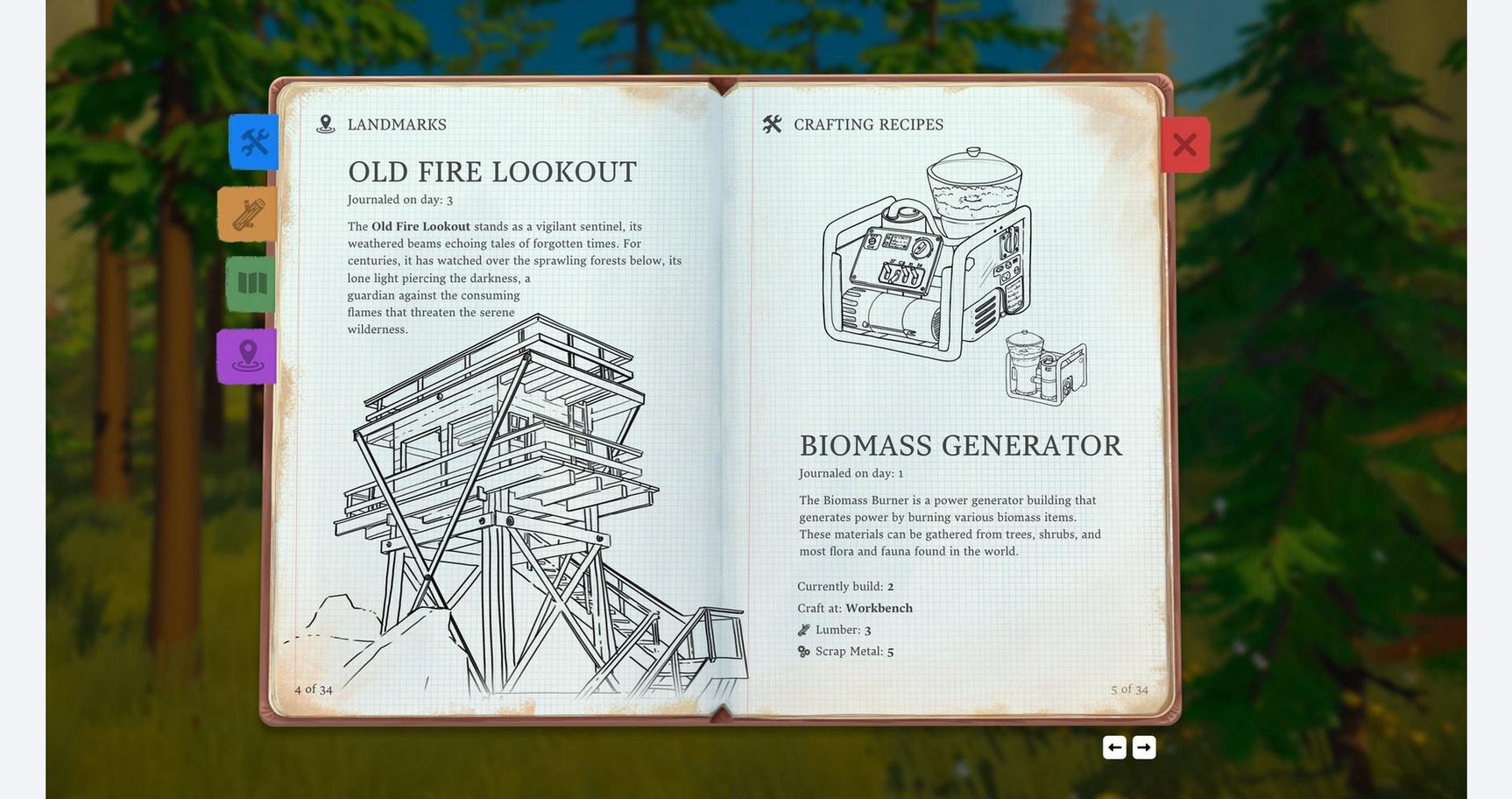Screen dimensions: 1512x799
Task: Select the green open-book journal tab
Action: (251, 284)
